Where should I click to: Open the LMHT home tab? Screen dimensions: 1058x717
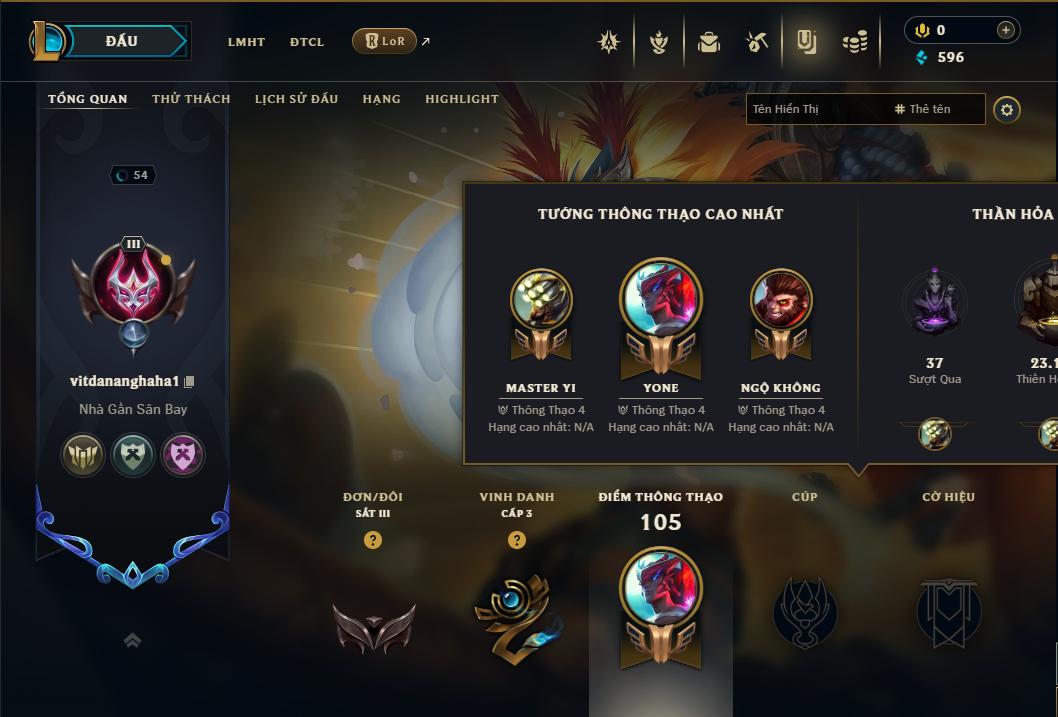click(x=246, y=42)
